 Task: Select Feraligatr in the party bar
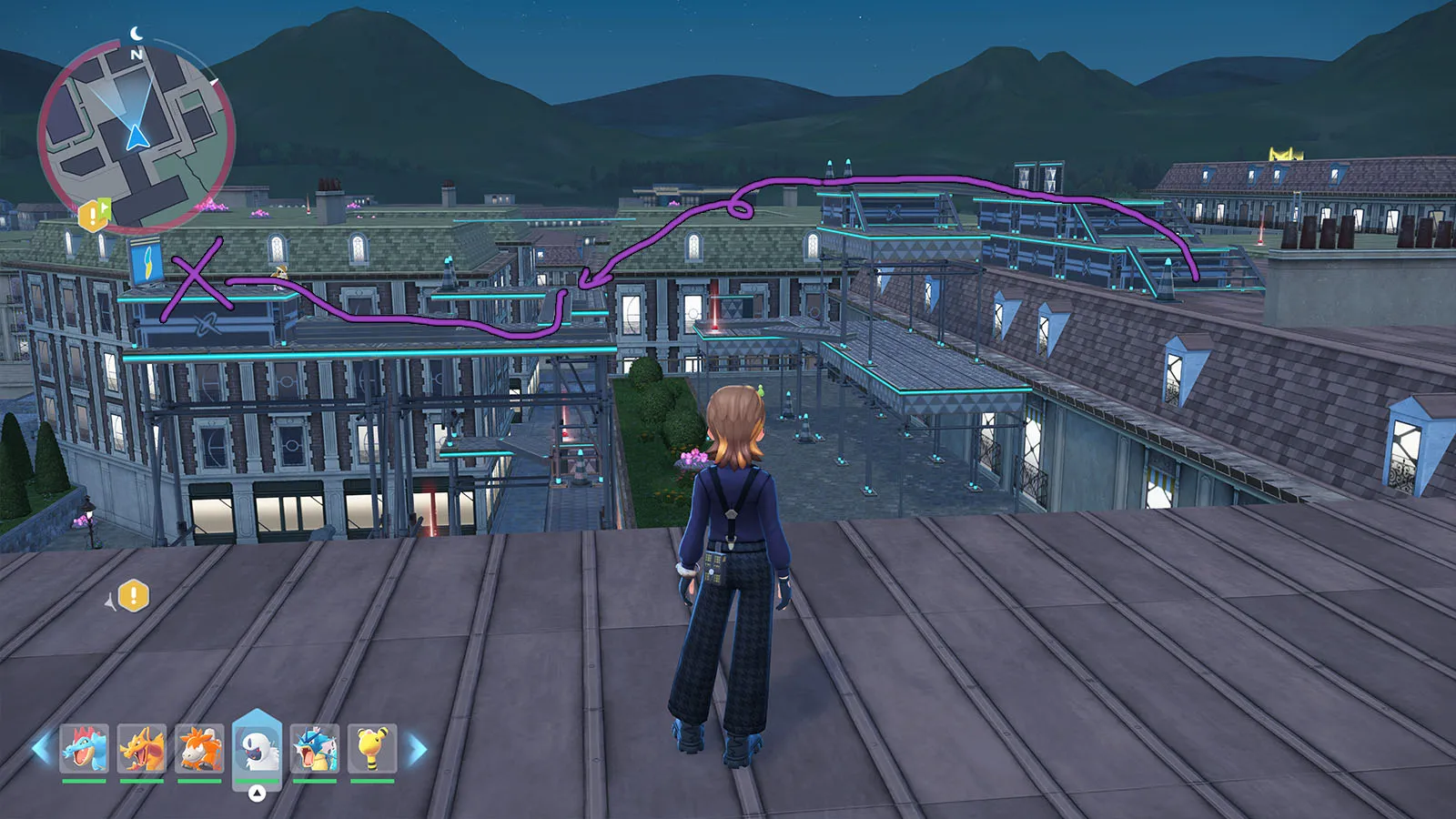pyautogui.click(x=85, y=749)
